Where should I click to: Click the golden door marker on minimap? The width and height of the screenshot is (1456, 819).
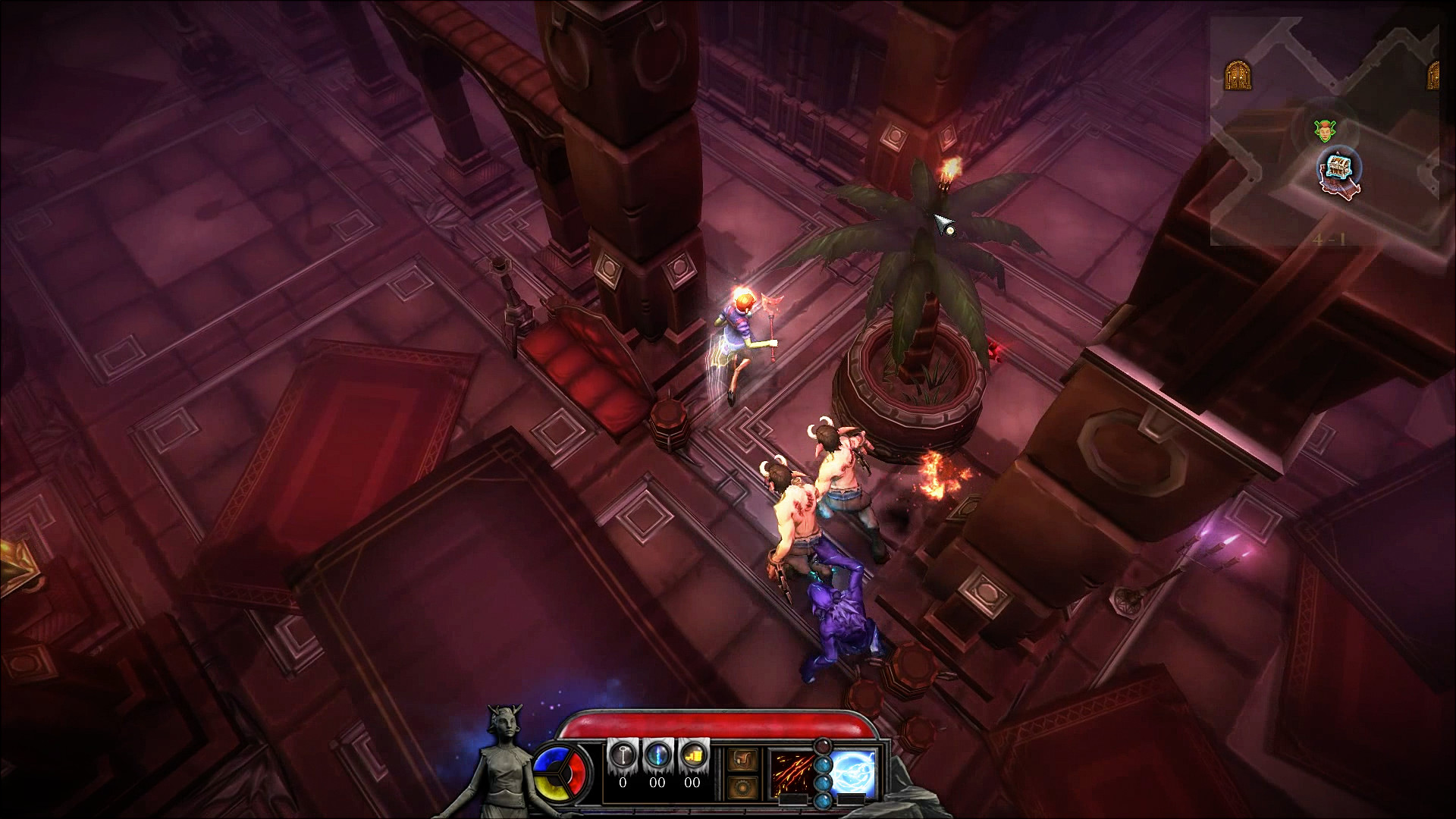click(1238, 75)
